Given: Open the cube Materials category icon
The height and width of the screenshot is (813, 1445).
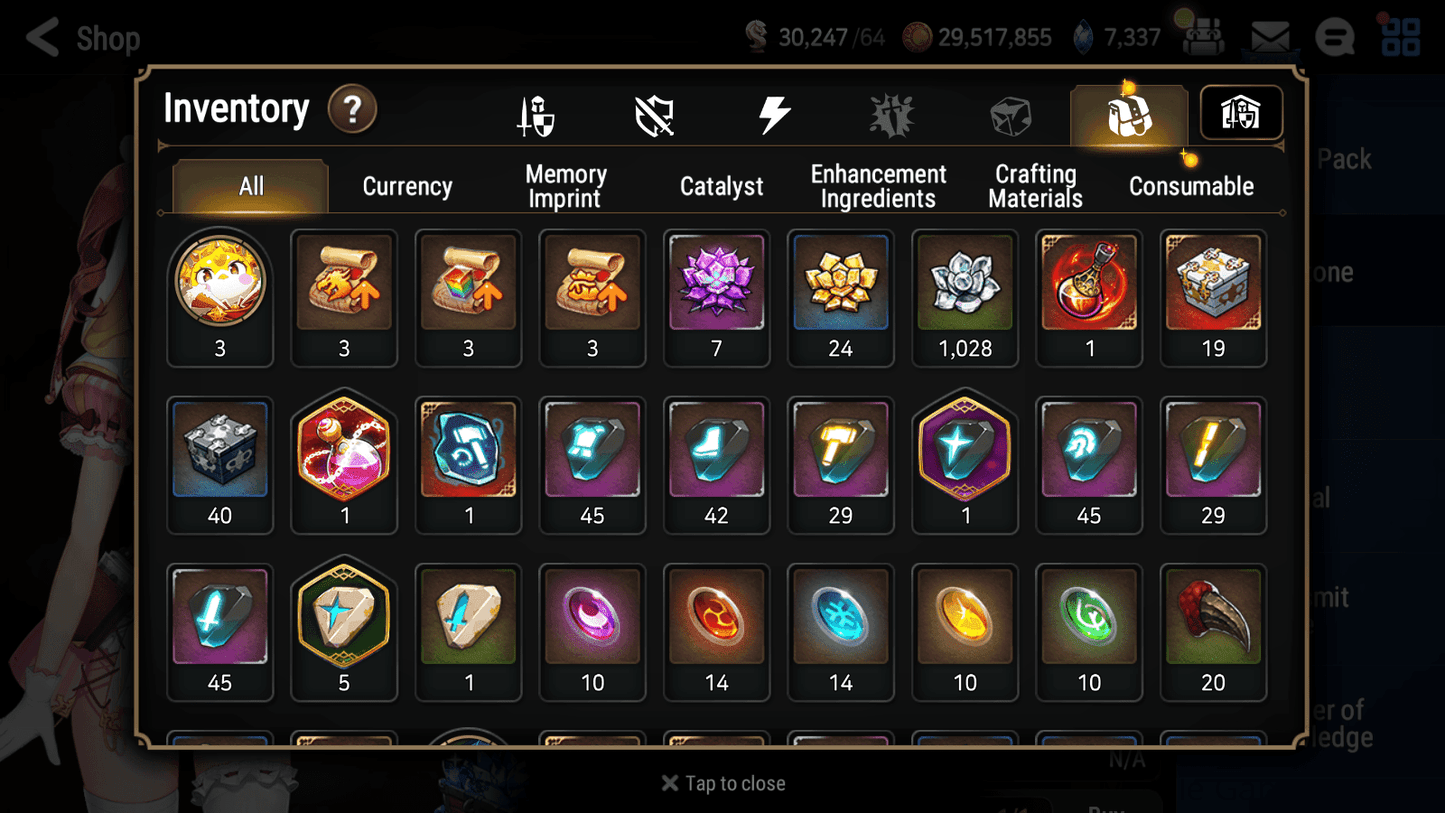Looking at the screenshot, I should 1010,113.
